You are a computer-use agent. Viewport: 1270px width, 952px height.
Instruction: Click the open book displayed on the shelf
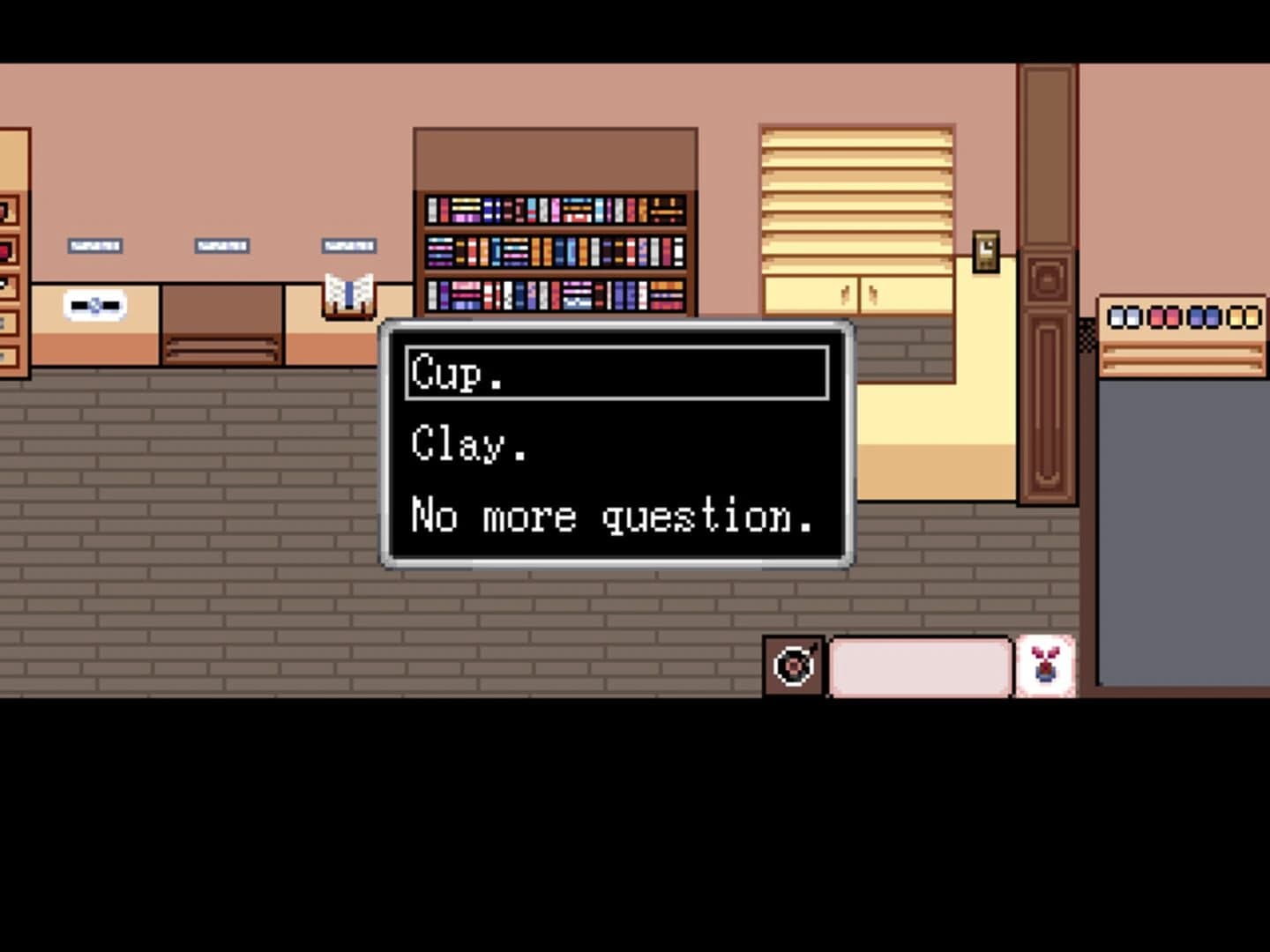click(x=348, y=291)
